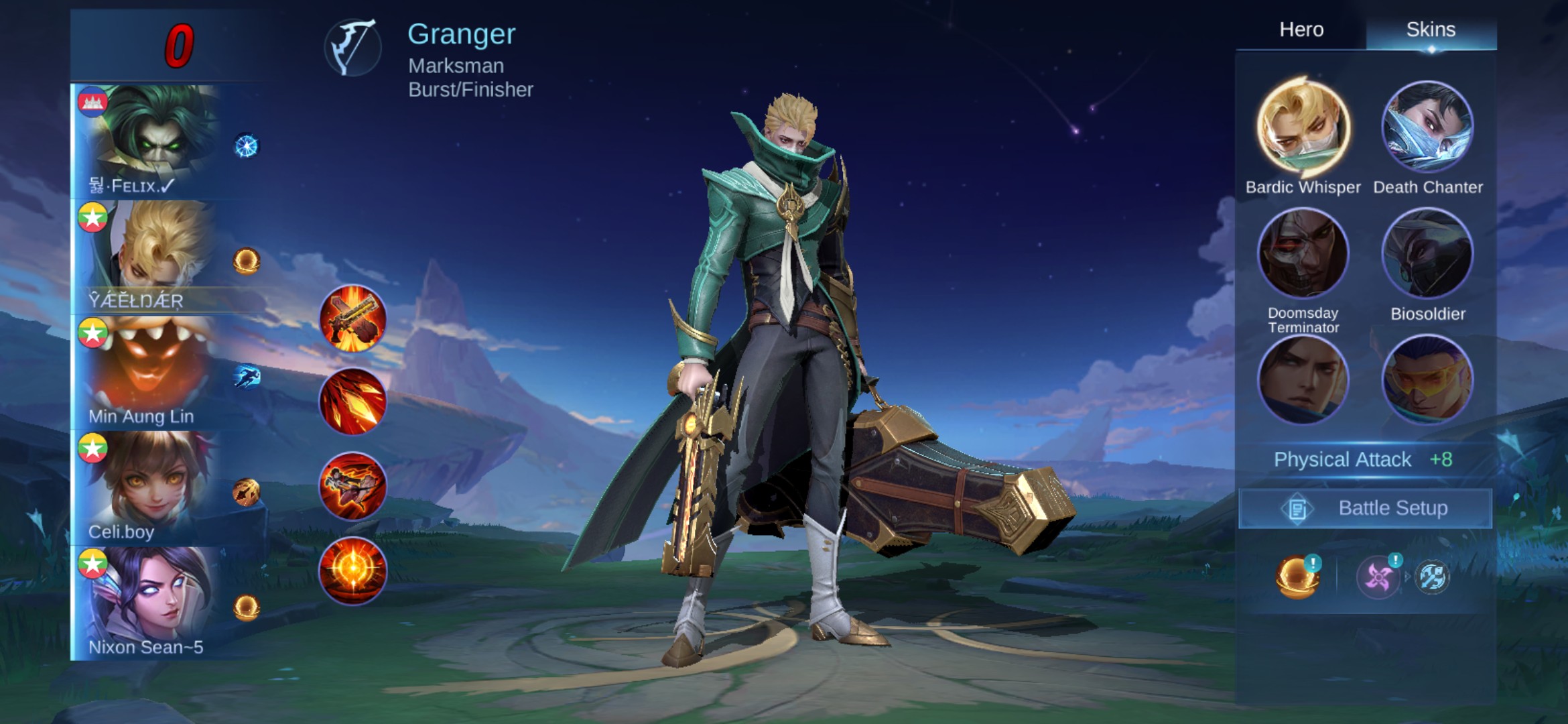Click the Marksman role bow icon
Viewport: 1568px width, 724px height.
click(353, 47)
